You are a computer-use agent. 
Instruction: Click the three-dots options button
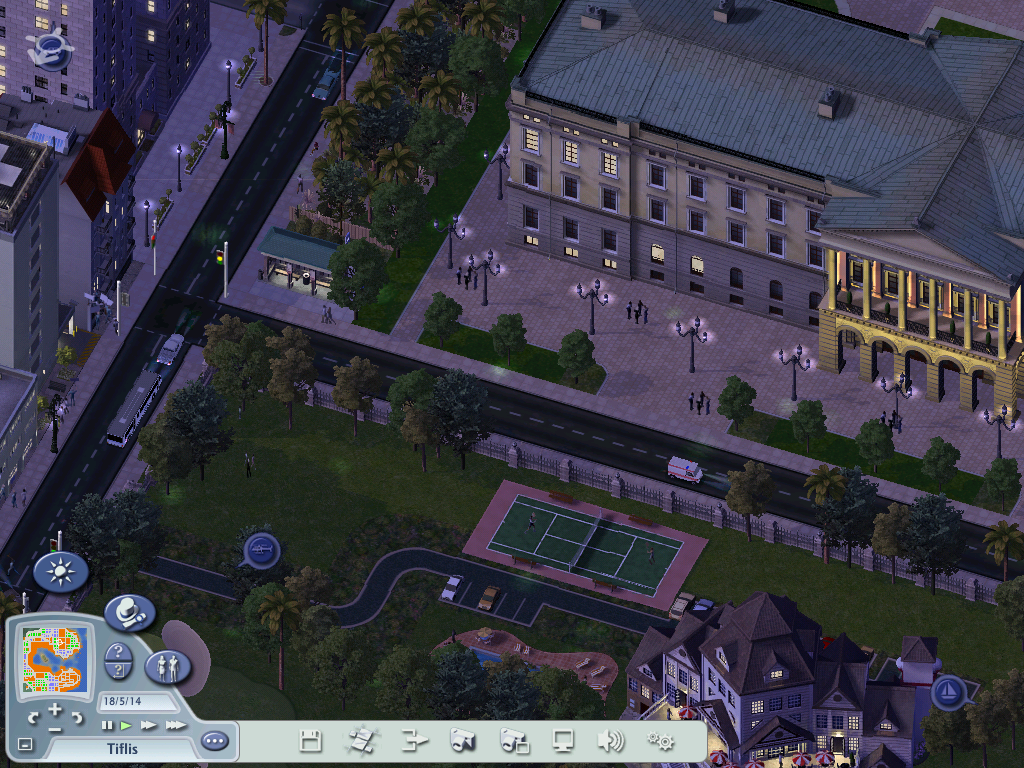(x=214, y=741)
